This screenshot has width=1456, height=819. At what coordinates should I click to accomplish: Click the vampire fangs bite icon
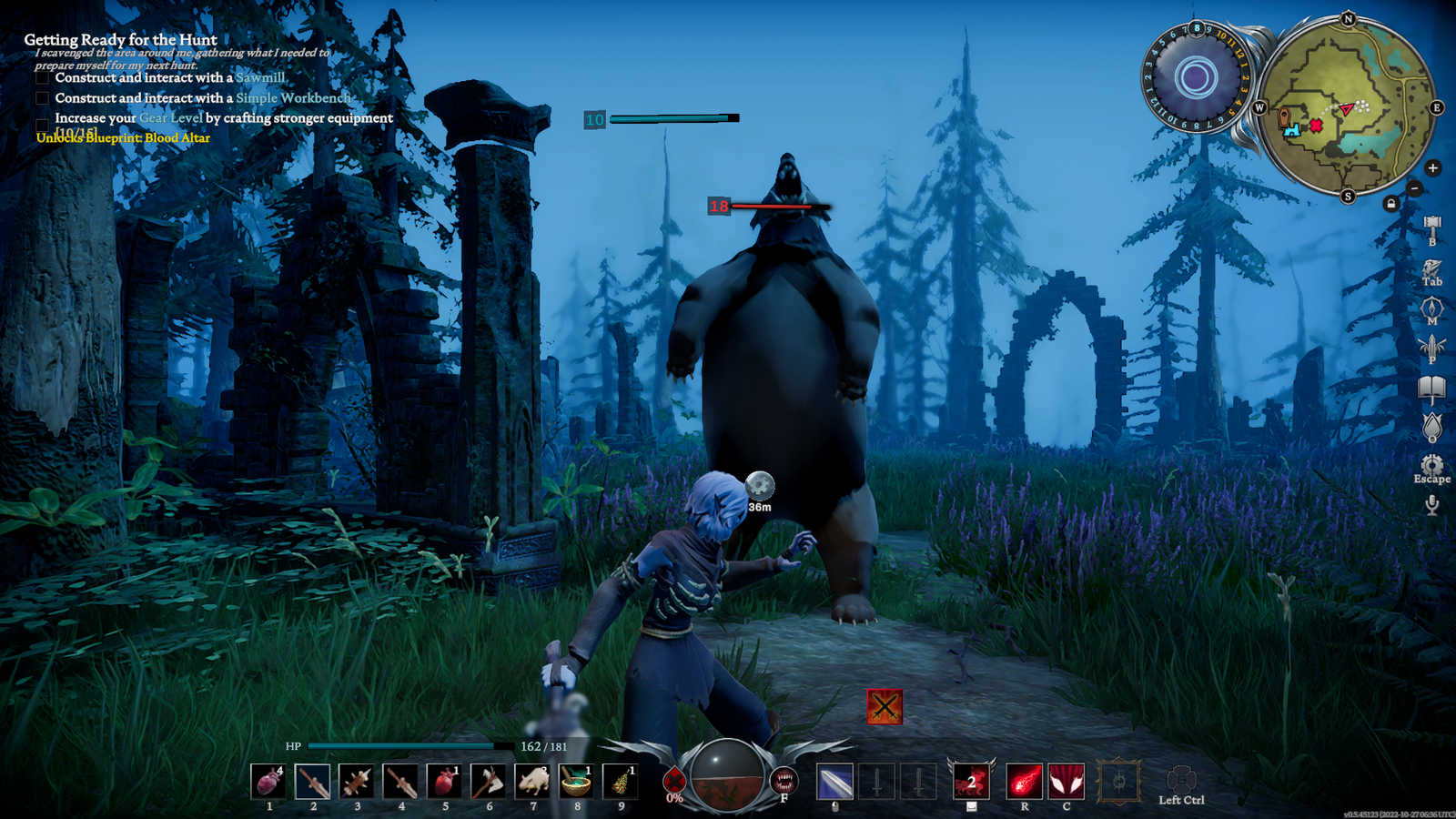784,780
